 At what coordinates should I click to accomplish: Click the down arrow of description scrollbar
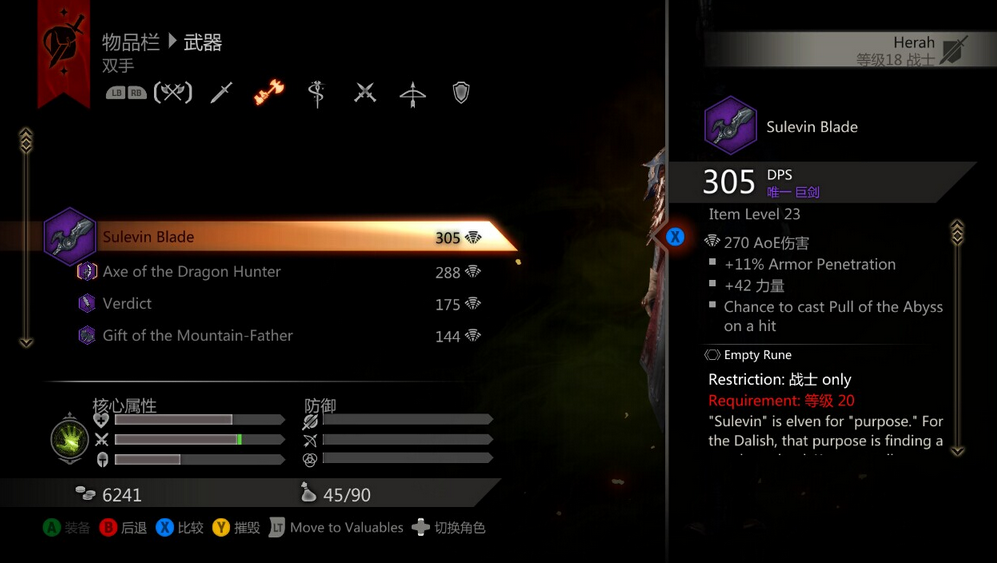tap(957, 451)
